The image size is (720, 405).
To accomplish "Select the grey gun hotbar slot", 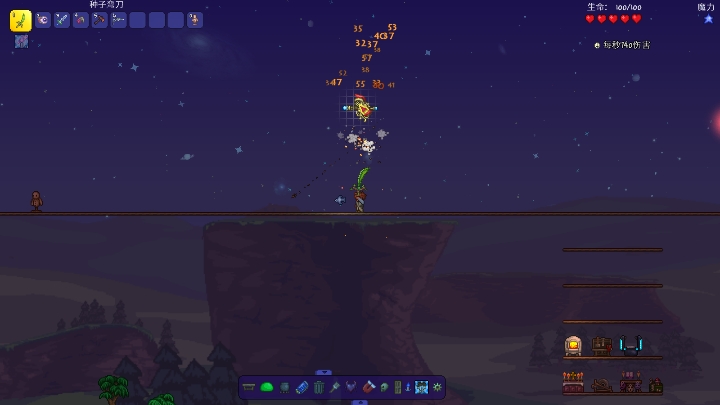I will (119, 20).
